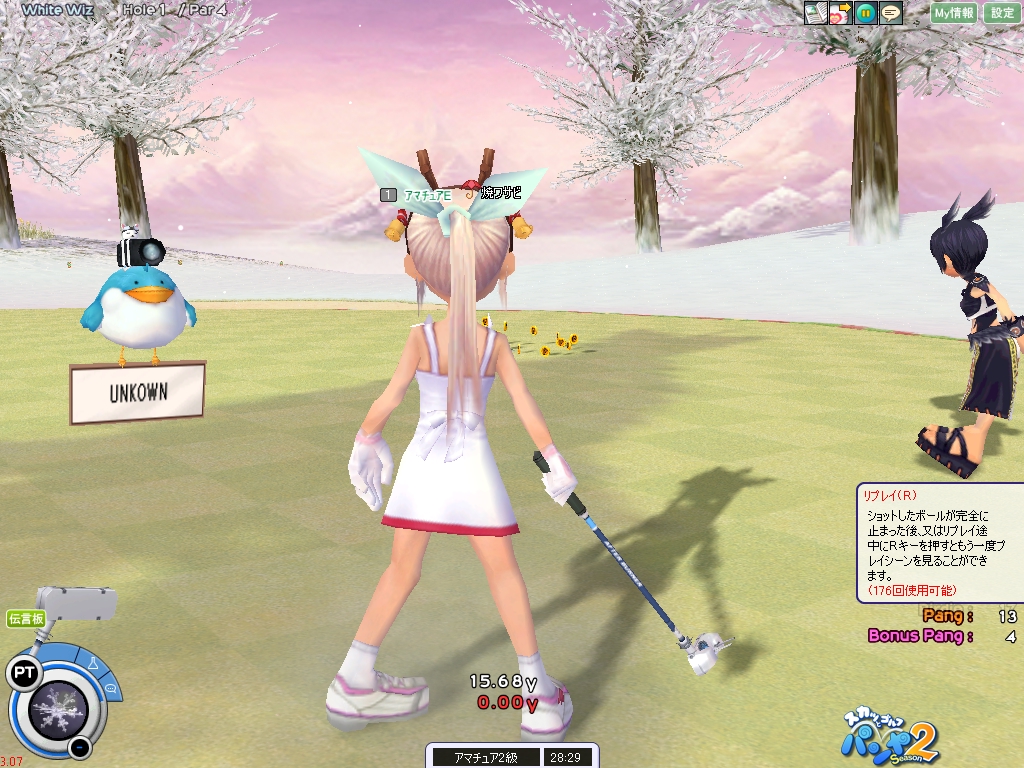
Task: Open the flask item segment
Action: pos(93,664)
